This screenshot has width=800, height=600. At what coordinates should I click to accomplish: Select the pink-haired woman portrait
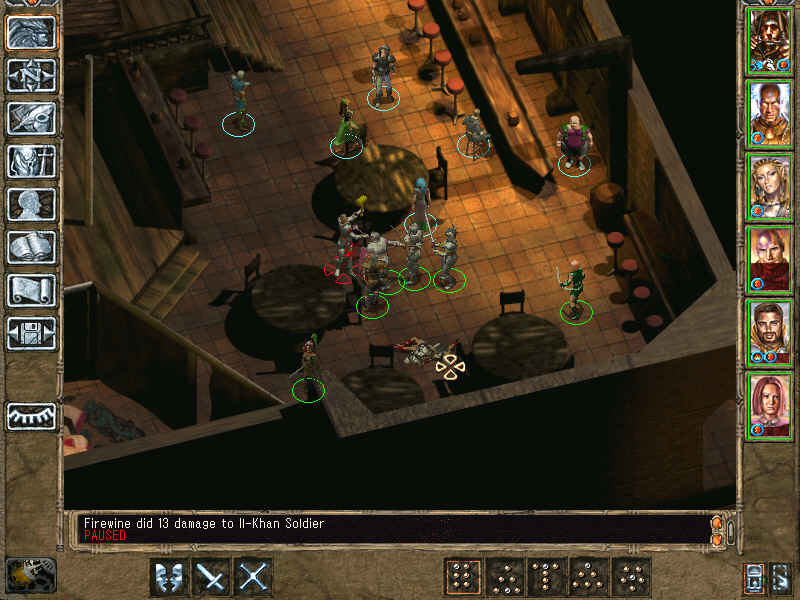click(769, 406)
